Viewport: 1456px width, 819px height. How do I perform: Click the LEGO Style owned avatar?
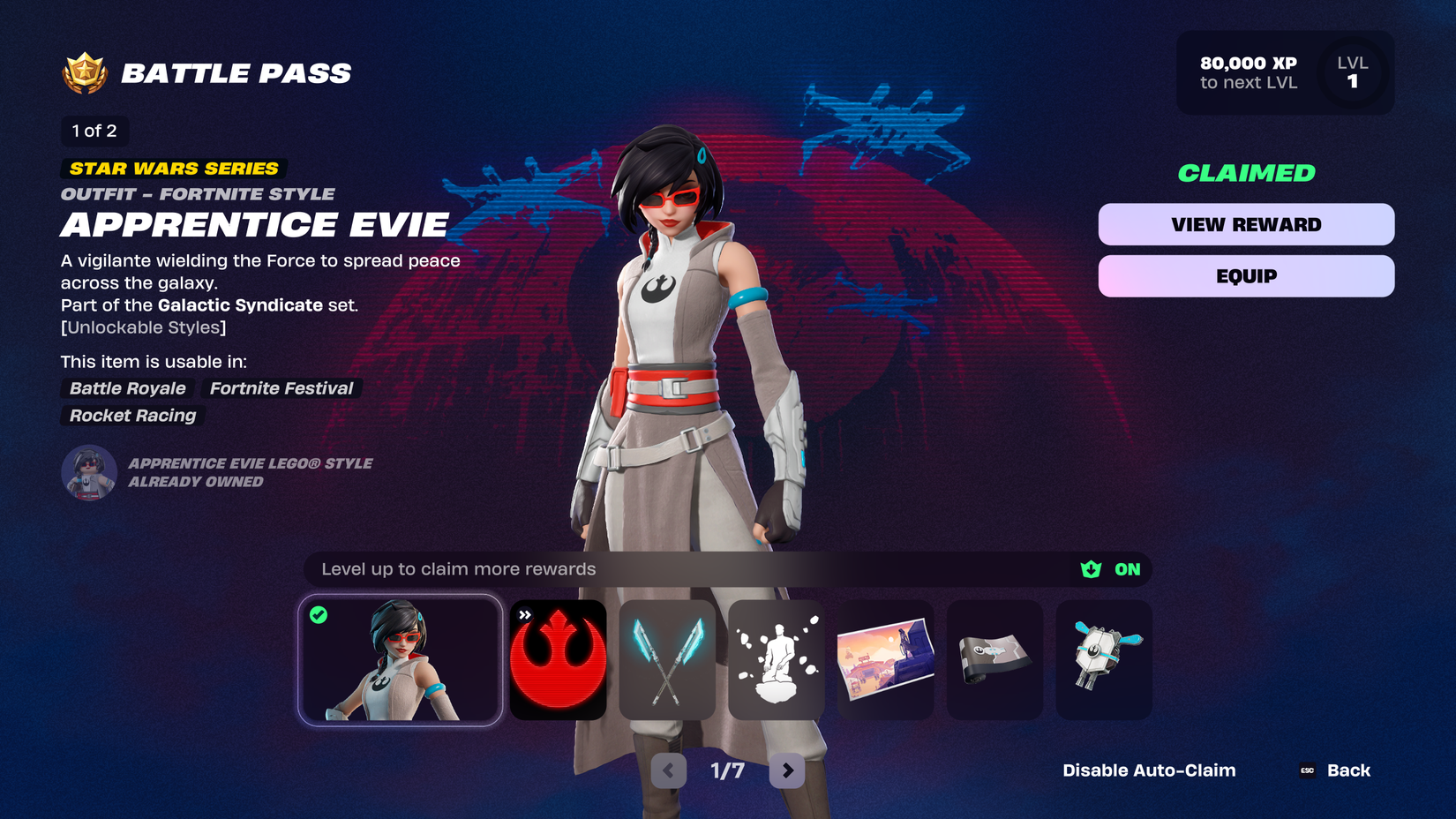pyautogui.click(x=87, y=472)
